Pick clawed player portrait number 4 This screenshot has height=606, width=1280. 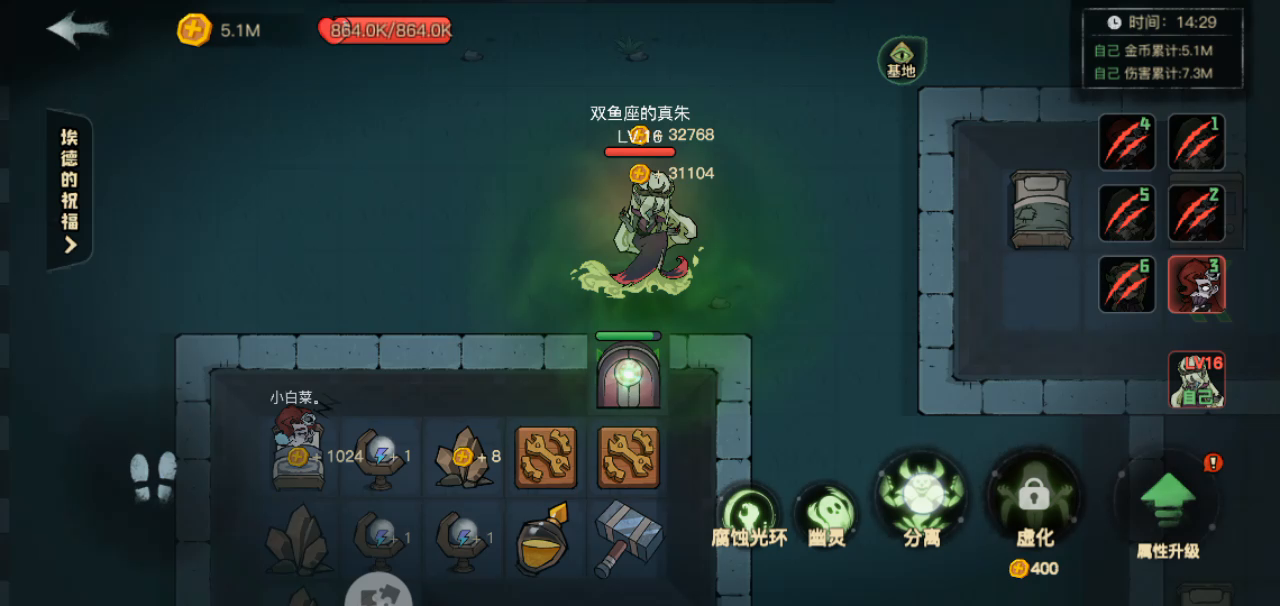1127,142
